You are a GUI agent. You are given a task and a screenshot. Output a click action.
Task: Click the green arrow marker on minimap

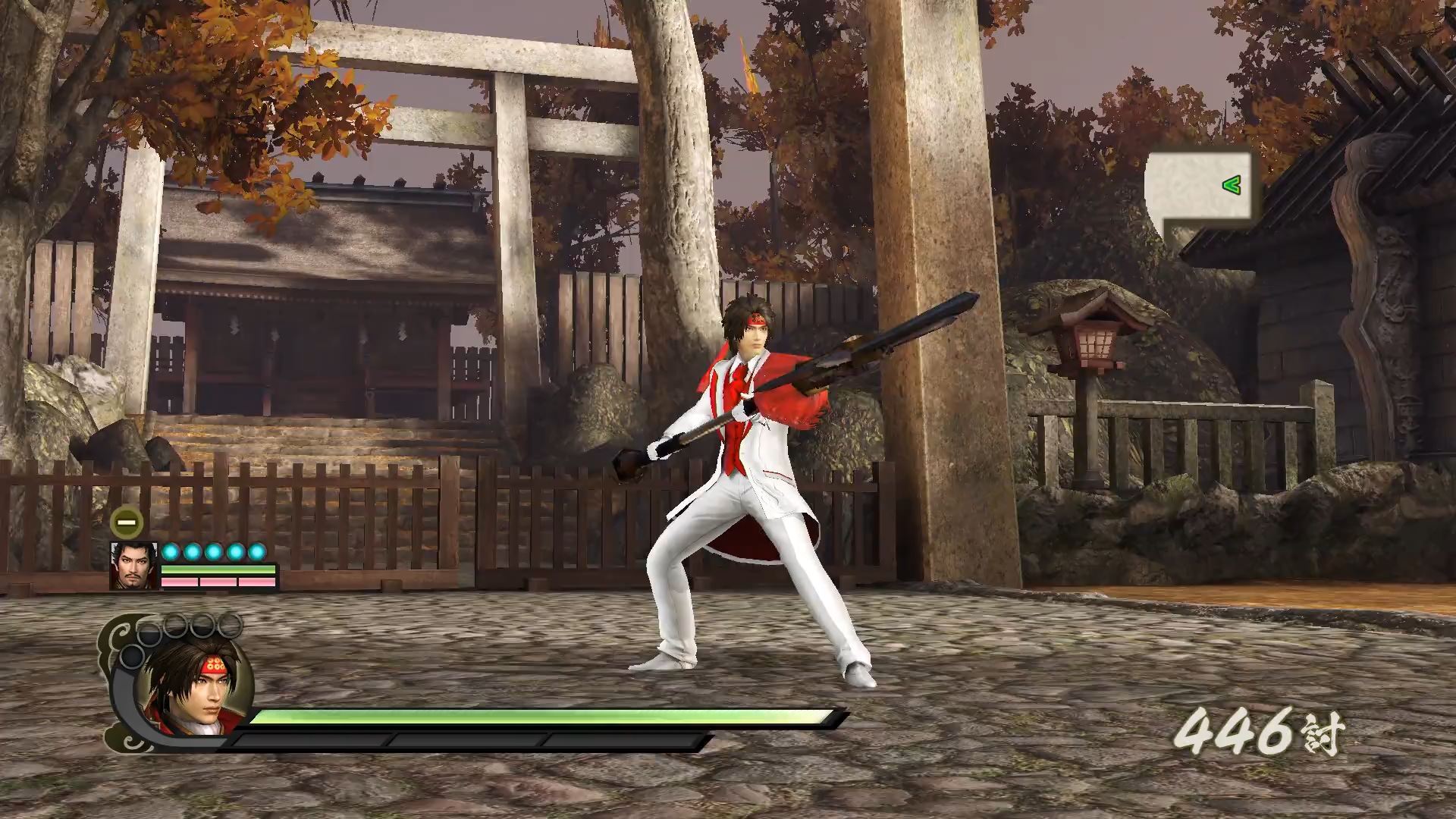coord(1232,184)
